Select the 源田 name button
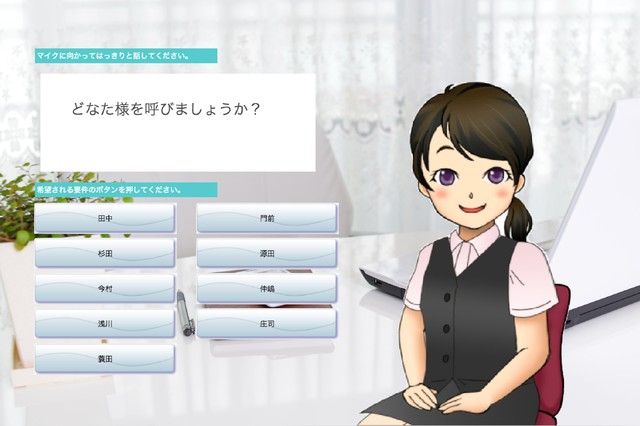 pyautogui.click(x=267, y=253)
